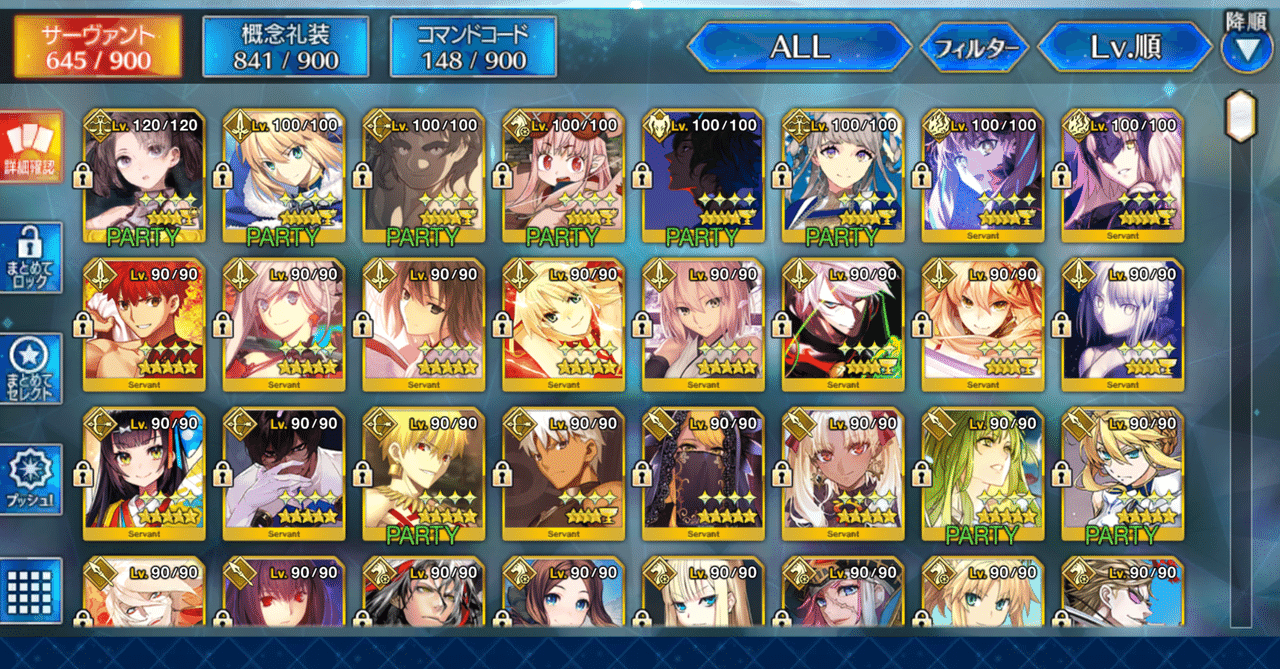
Task: Click the 詳細確認 detail check button
Action: pyautogui.click(x=31, y=146)
